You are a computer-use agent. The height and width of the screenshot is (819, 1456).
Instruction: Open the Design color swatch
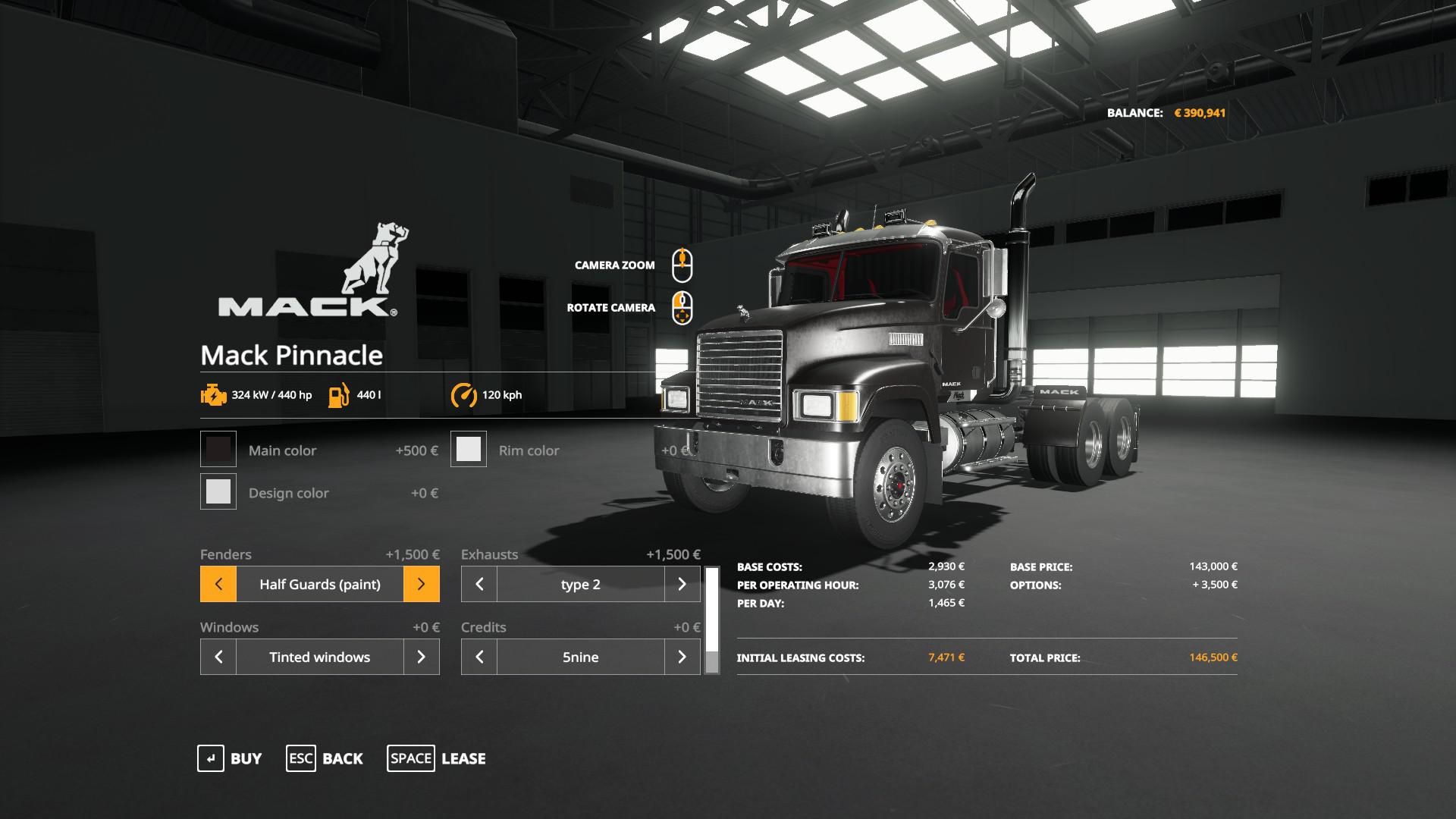point(218,492)
